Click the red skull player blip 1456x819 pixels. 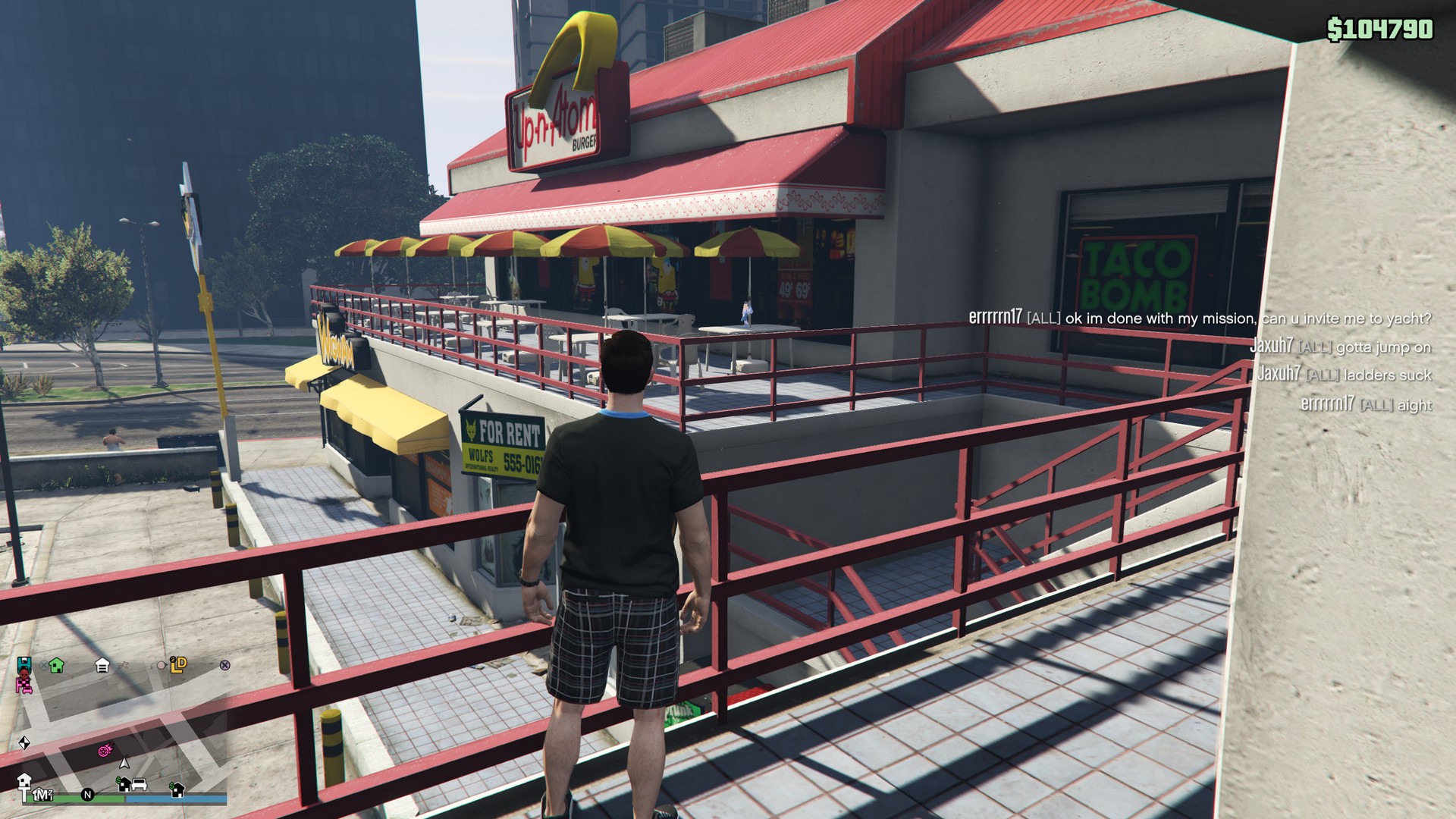pyautogui.click(x=24, y=675)
